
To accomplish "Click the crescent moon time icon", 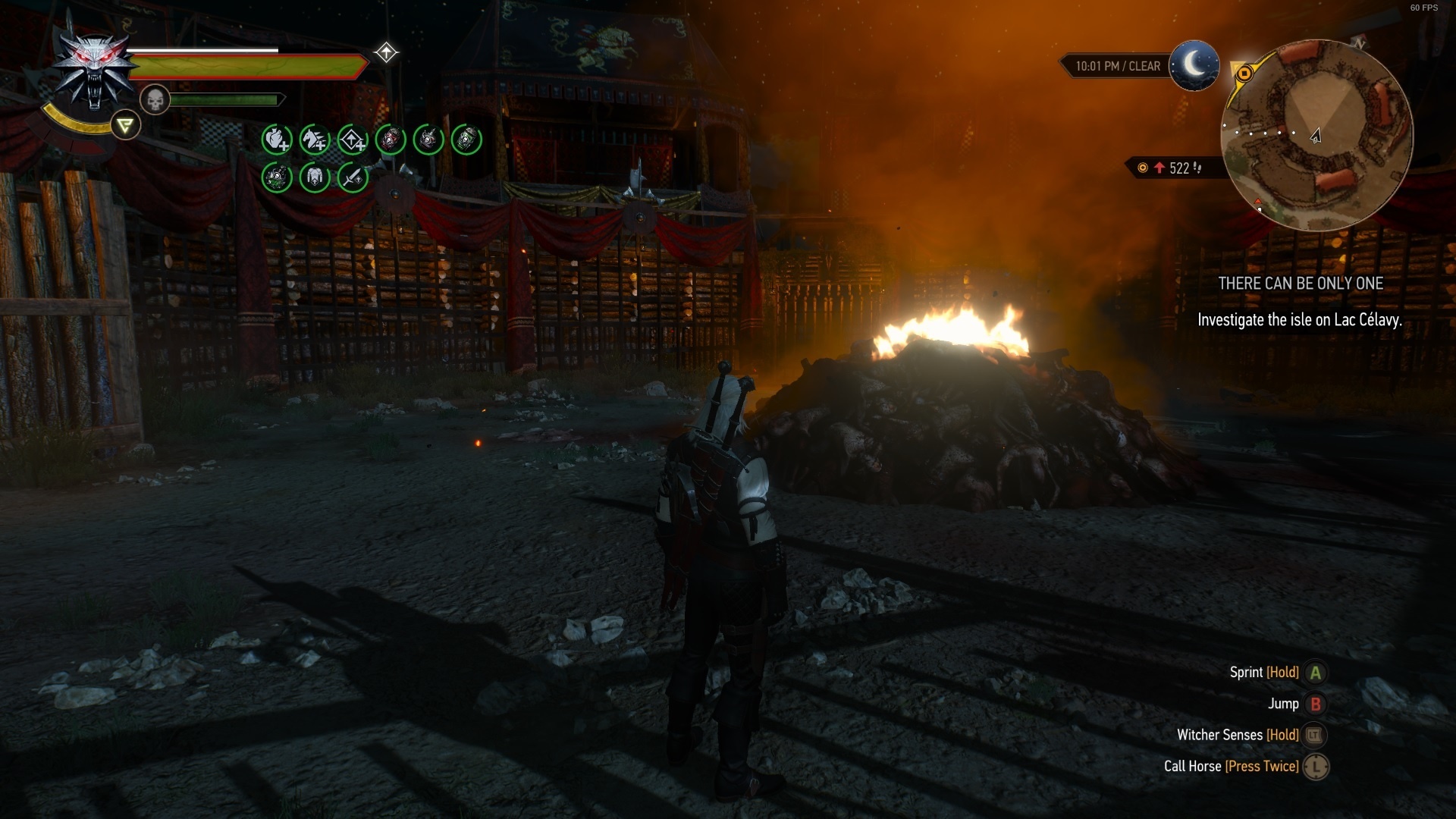I will click(1194, 65).
